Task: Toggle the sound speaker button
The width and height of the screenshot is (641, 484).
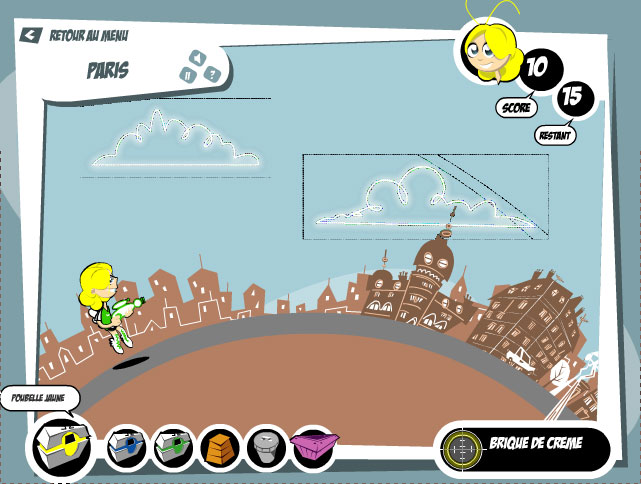Action: 198,57
